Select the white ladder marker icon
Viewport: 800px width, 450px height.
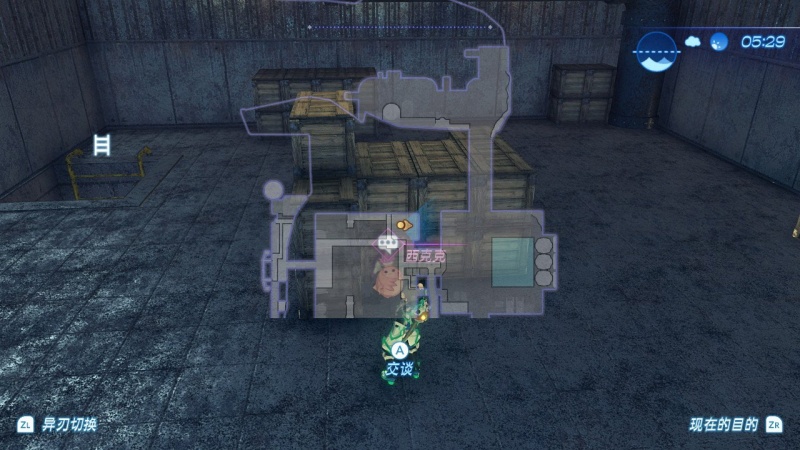(x=101, y=144)
